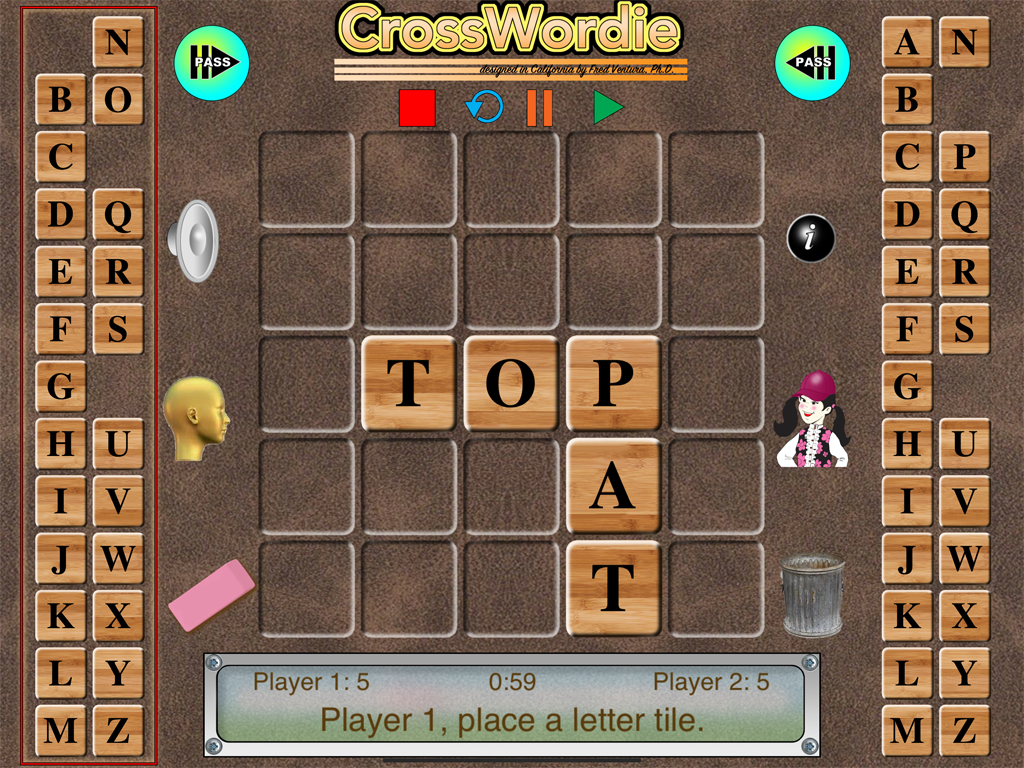The image size is (1024, 768).
Task: Select the Z tile in Player 1's rack
Action: pyautogui.click(x=118, y=730)
